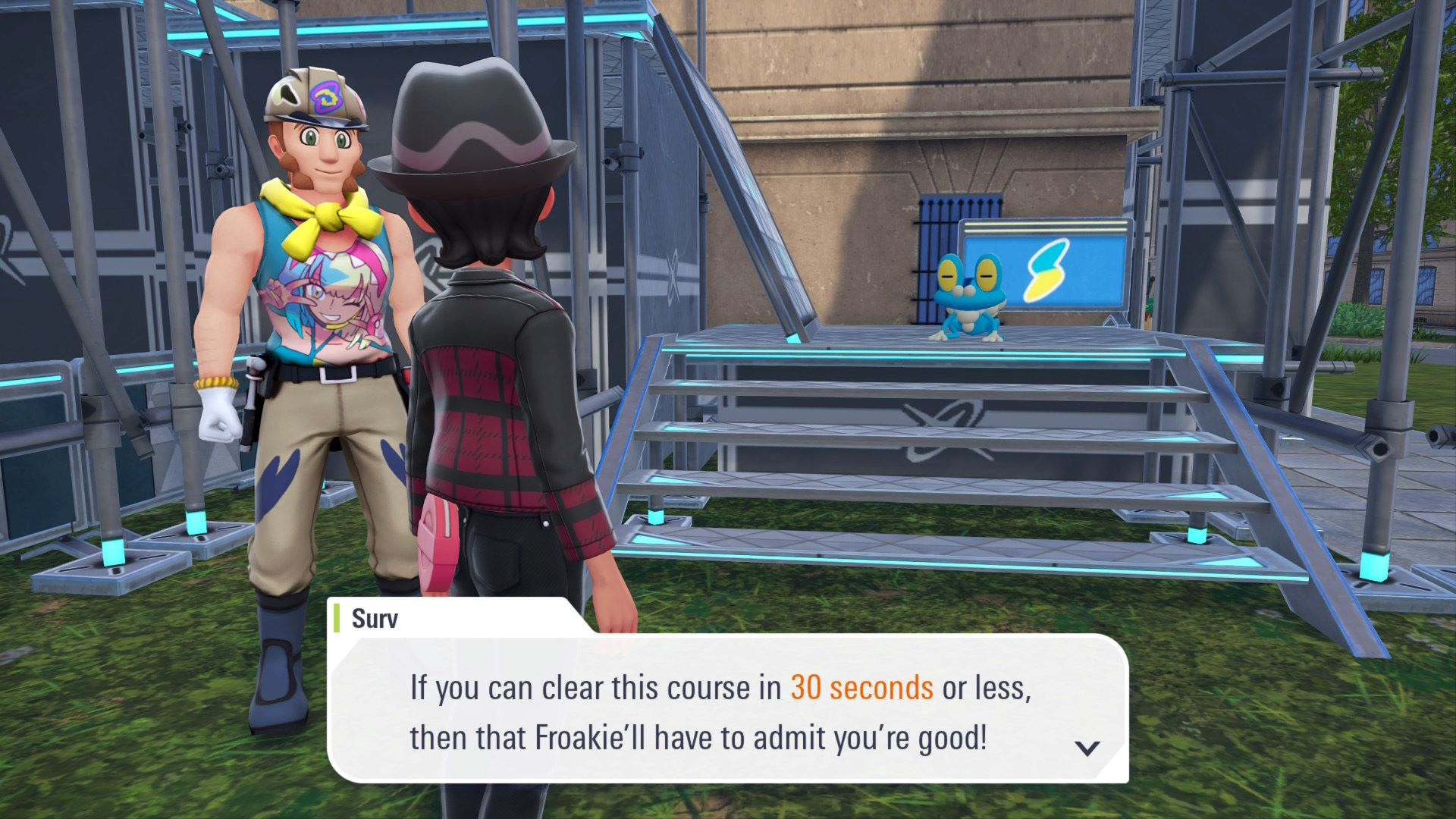Click the swirl sticker on the helmet brim
The height and width of the screenshot is (819, 1456).
point(327,99)
